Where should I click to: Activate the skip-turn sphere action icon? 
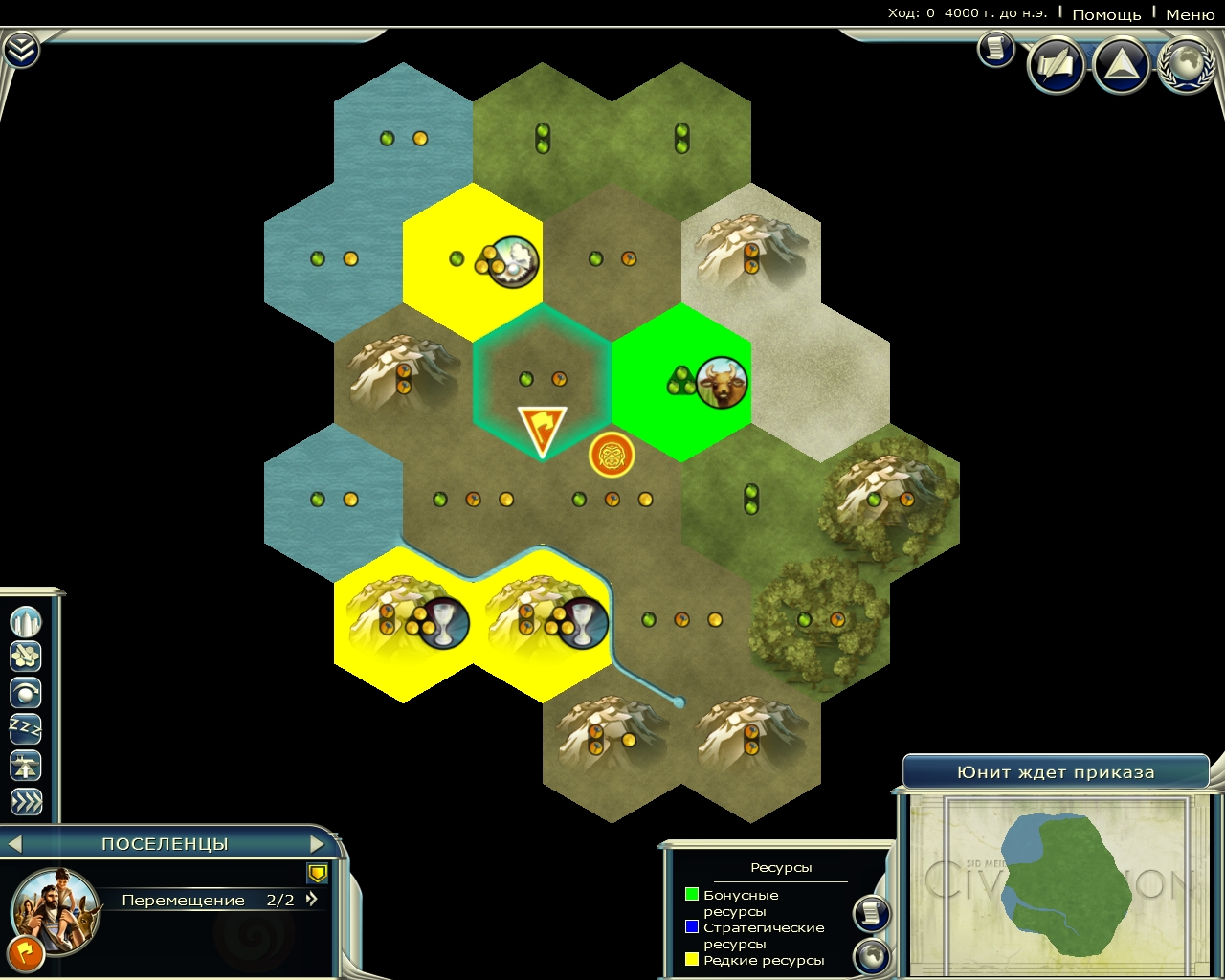coord(26,693)
